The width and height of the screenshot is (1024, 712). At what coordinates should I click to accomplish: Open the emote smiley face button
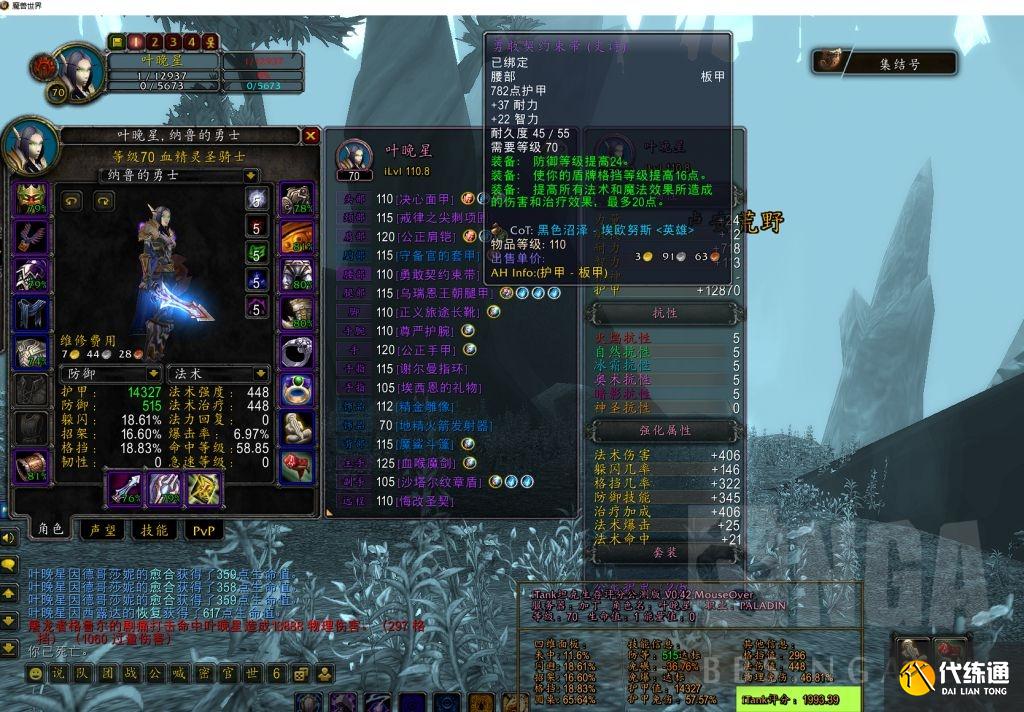[35, 673]
